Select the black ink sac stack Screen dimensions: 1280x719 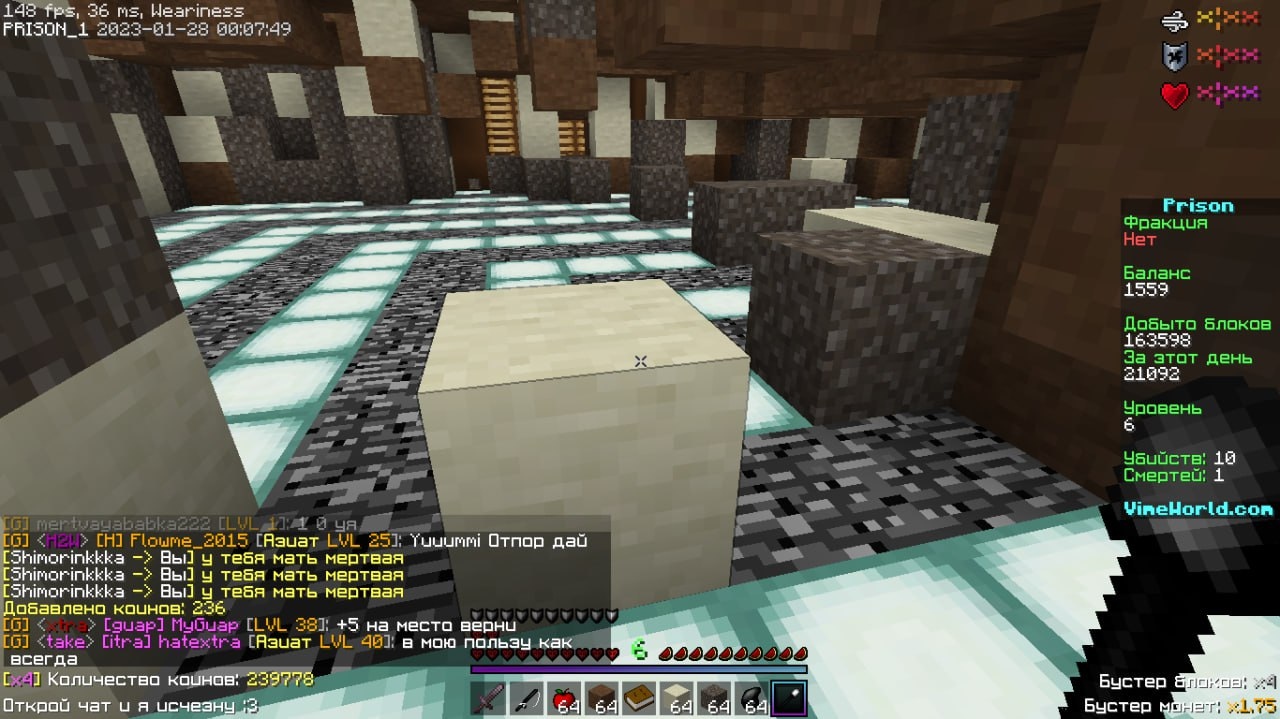click(752, 699)
